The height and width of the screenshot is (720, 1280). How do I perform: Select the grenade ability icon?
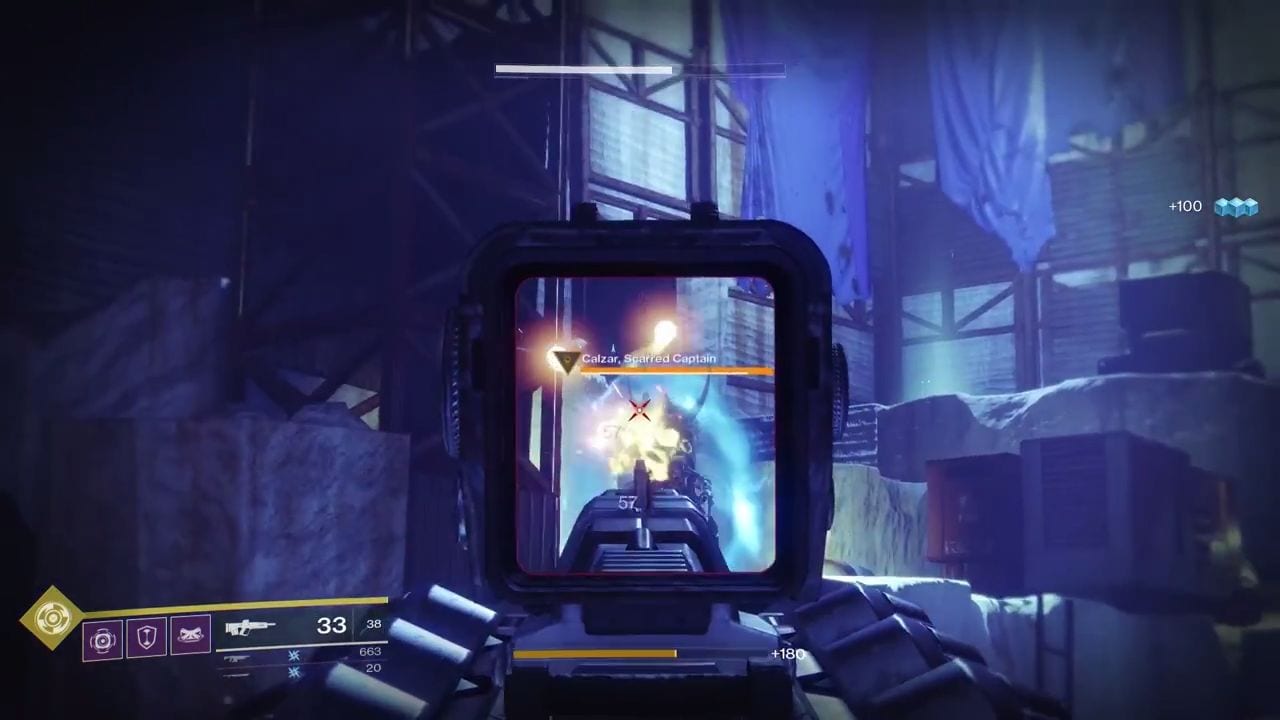[102, 637]
